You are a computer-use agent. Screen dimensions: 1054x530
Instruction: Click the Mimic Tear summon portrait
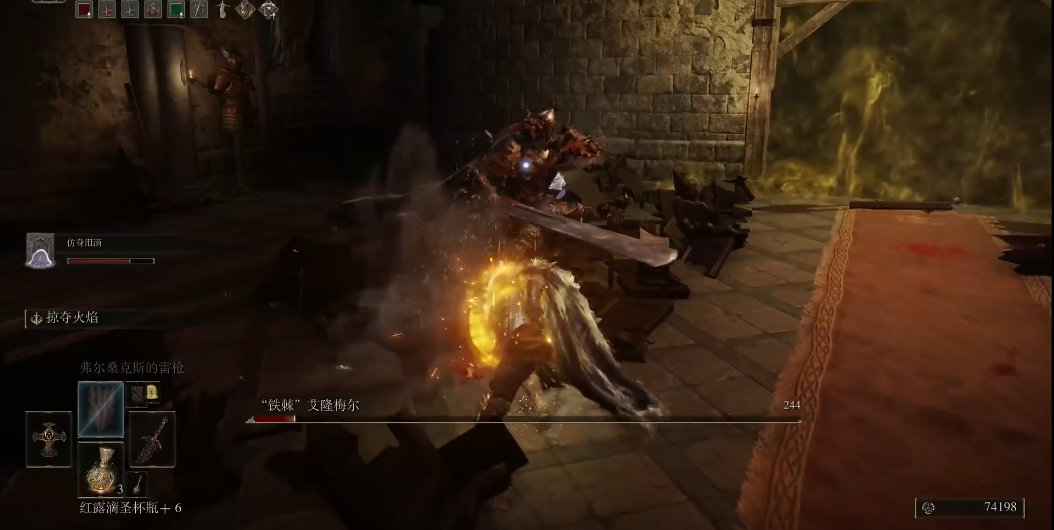(x=40, y=250)
